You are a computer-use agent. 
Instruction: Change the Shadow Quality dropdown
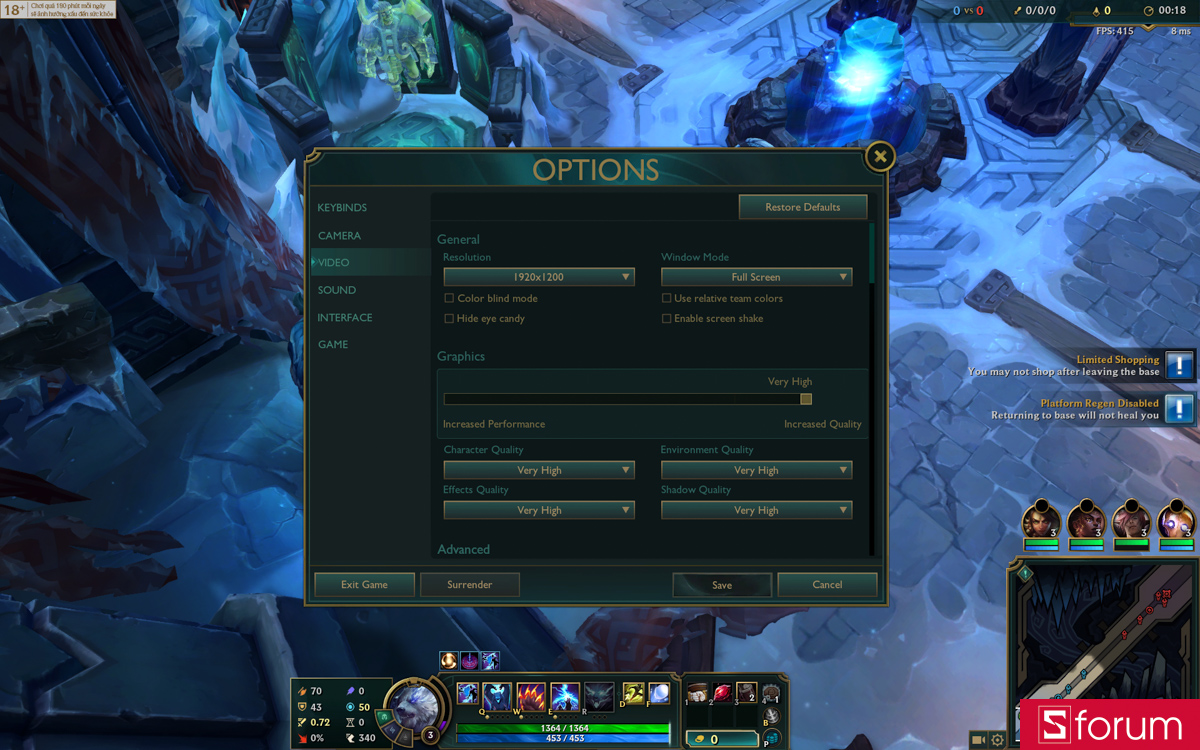756,510
